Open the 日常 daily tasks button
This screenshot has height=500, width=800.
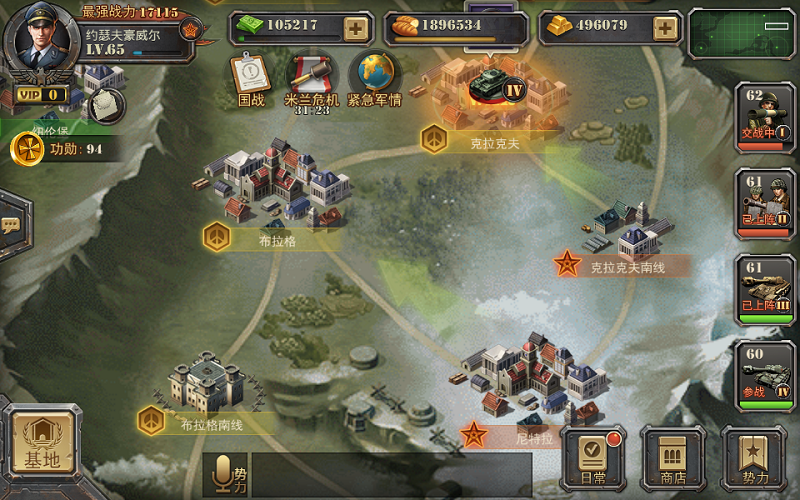pyautogui.click(x=593, y=460)
